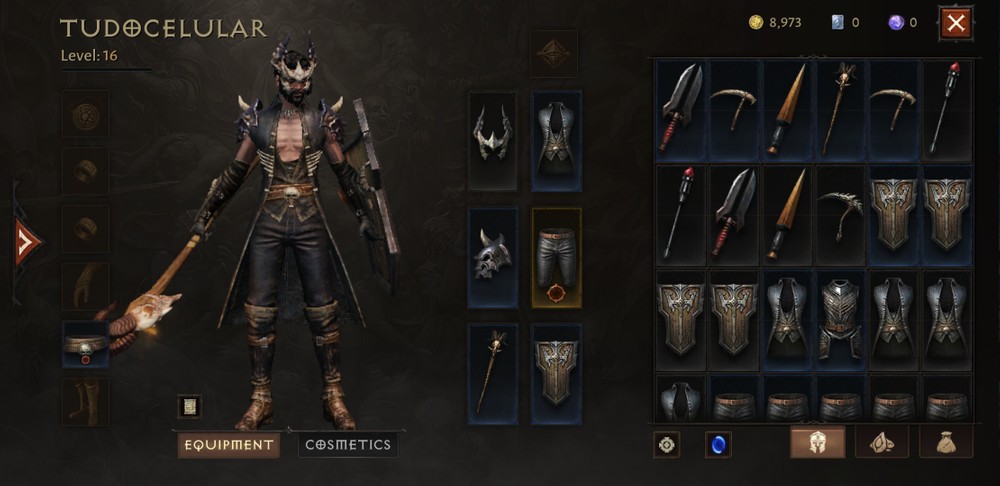Click the blue gem button below inventory
1000x486 pixels.
pos(717,443)
